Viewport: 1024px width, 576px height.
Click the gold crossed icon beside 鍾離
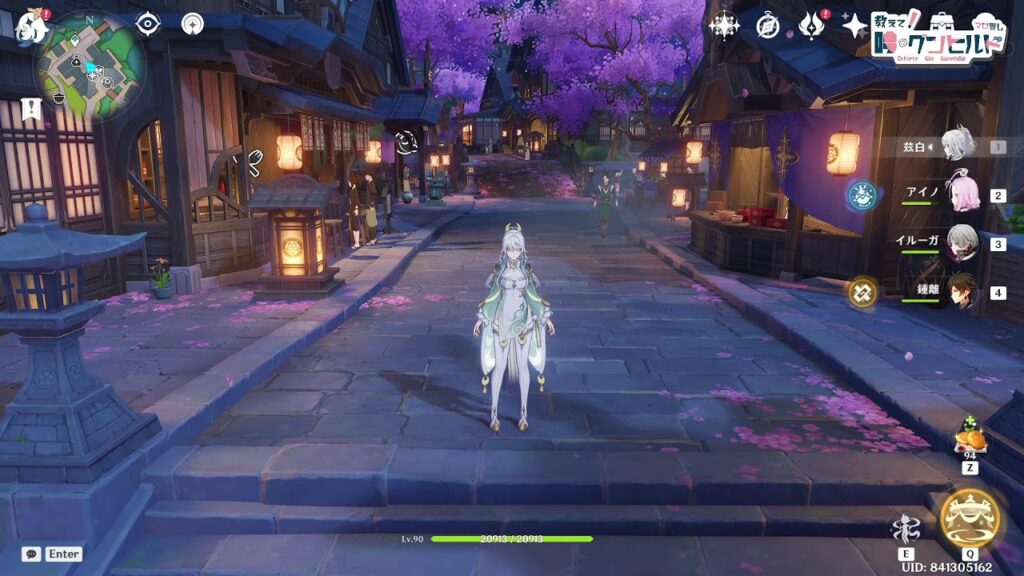pyautogui.click(x=863, y=292)
